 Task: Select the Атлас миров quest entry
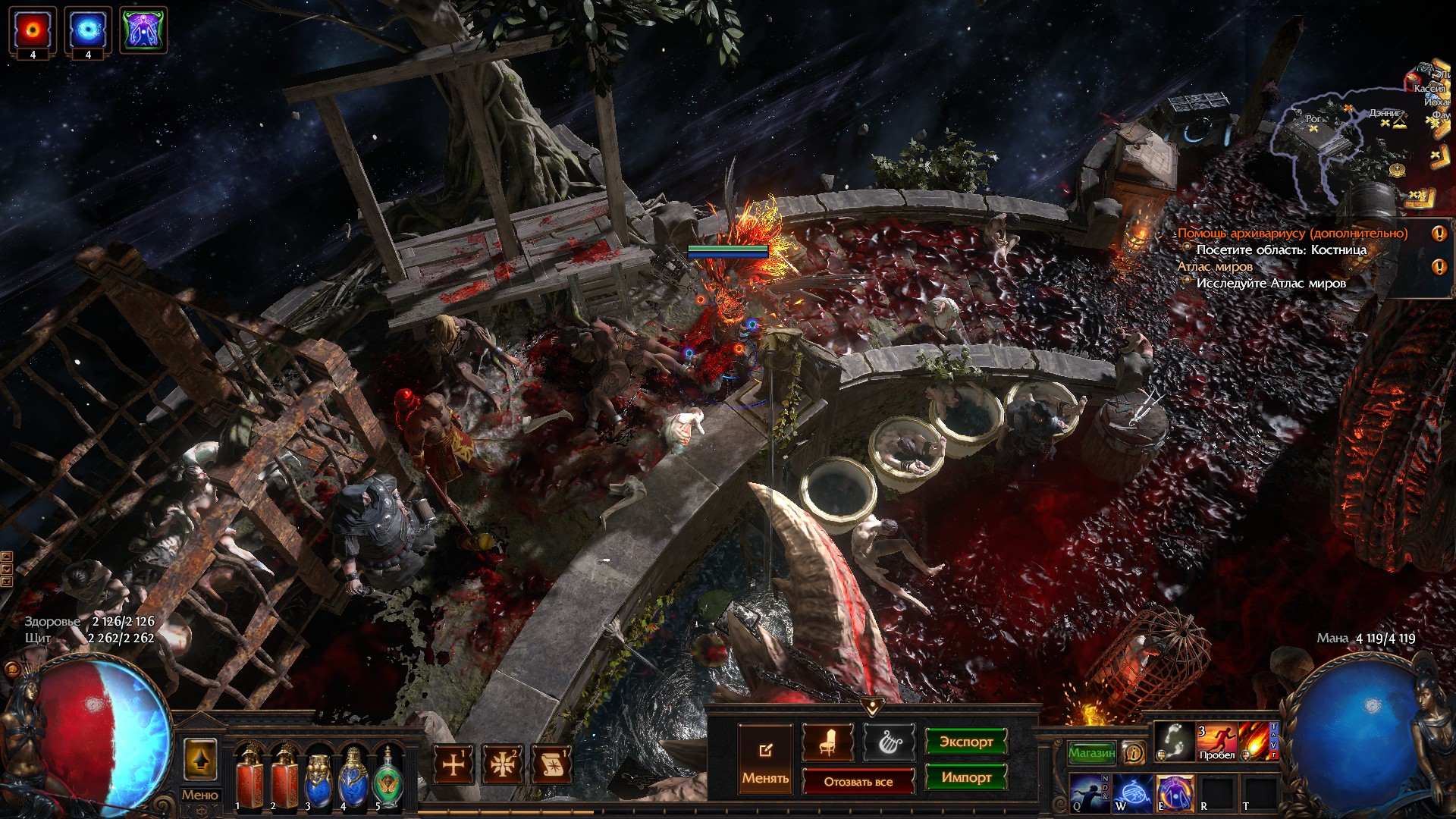pyautogui.click(x=1215, y=266)
